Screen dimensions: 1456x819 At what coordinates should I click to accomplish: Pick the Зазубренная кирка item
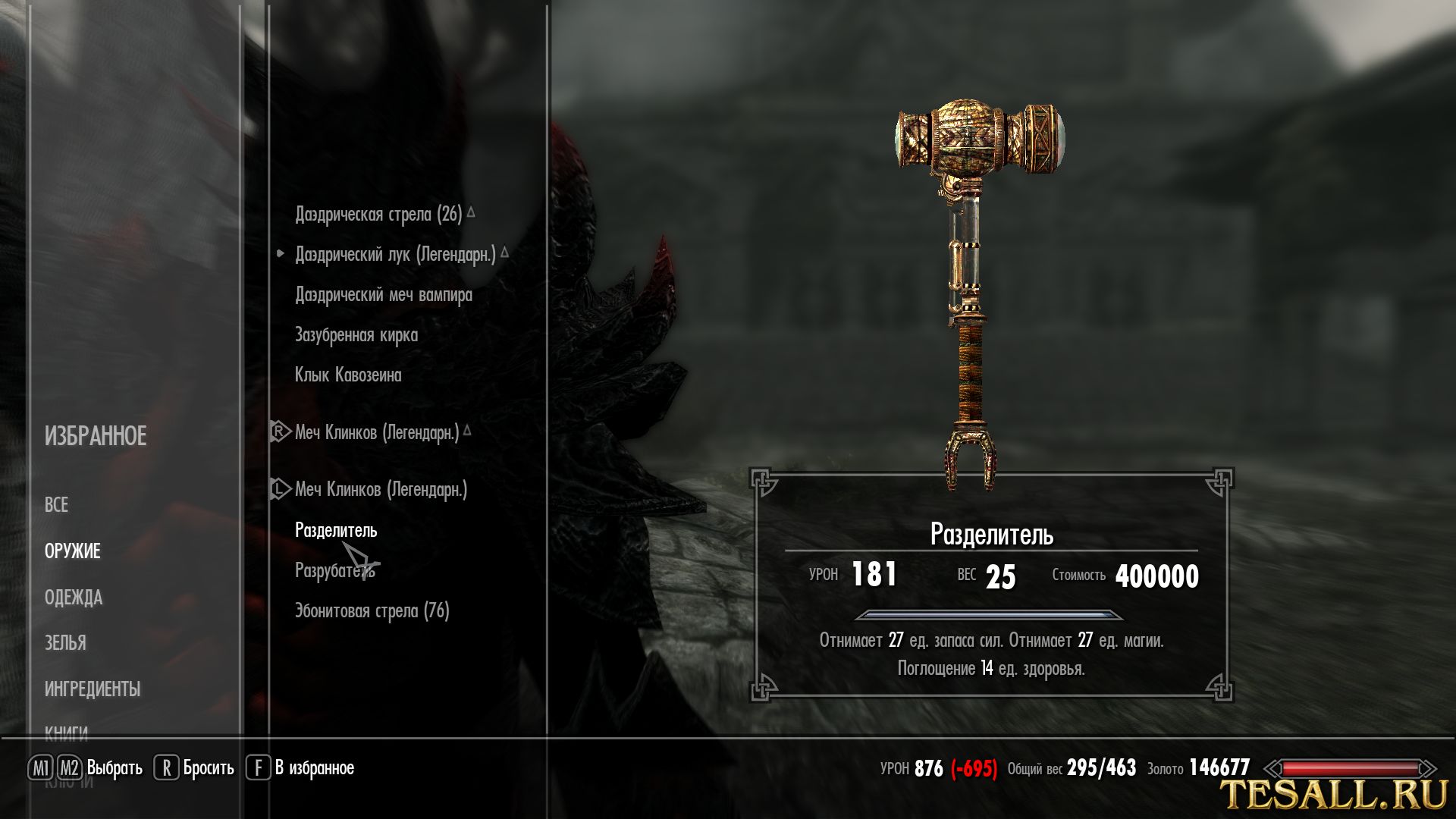coord(356,335)
